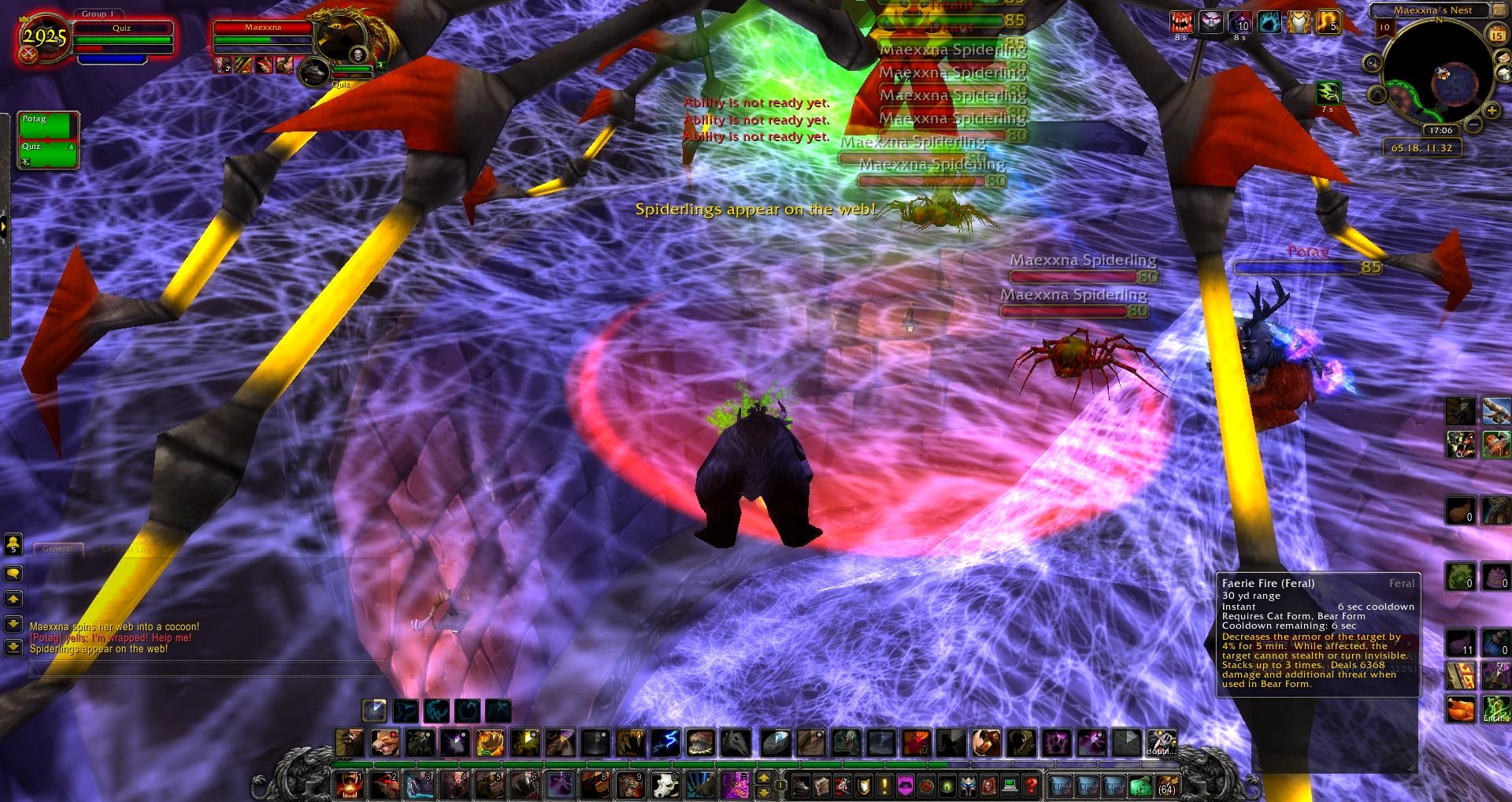Page the action bar up with arrow

[763, 778]
